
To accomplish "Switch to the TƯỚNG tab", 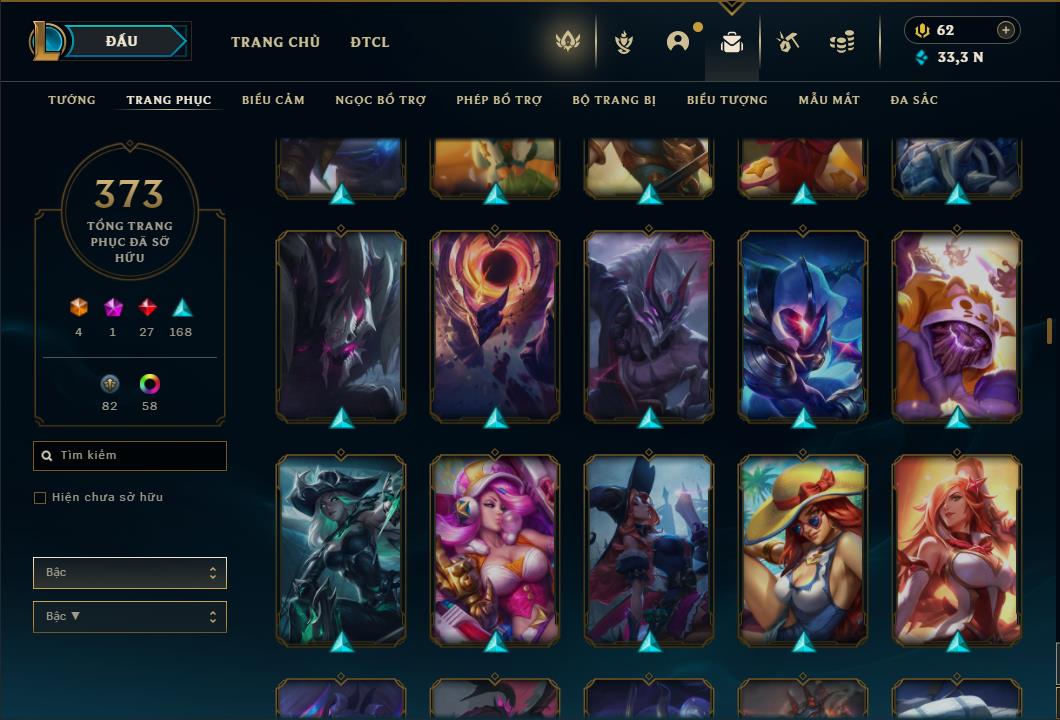I will (72, 100).
